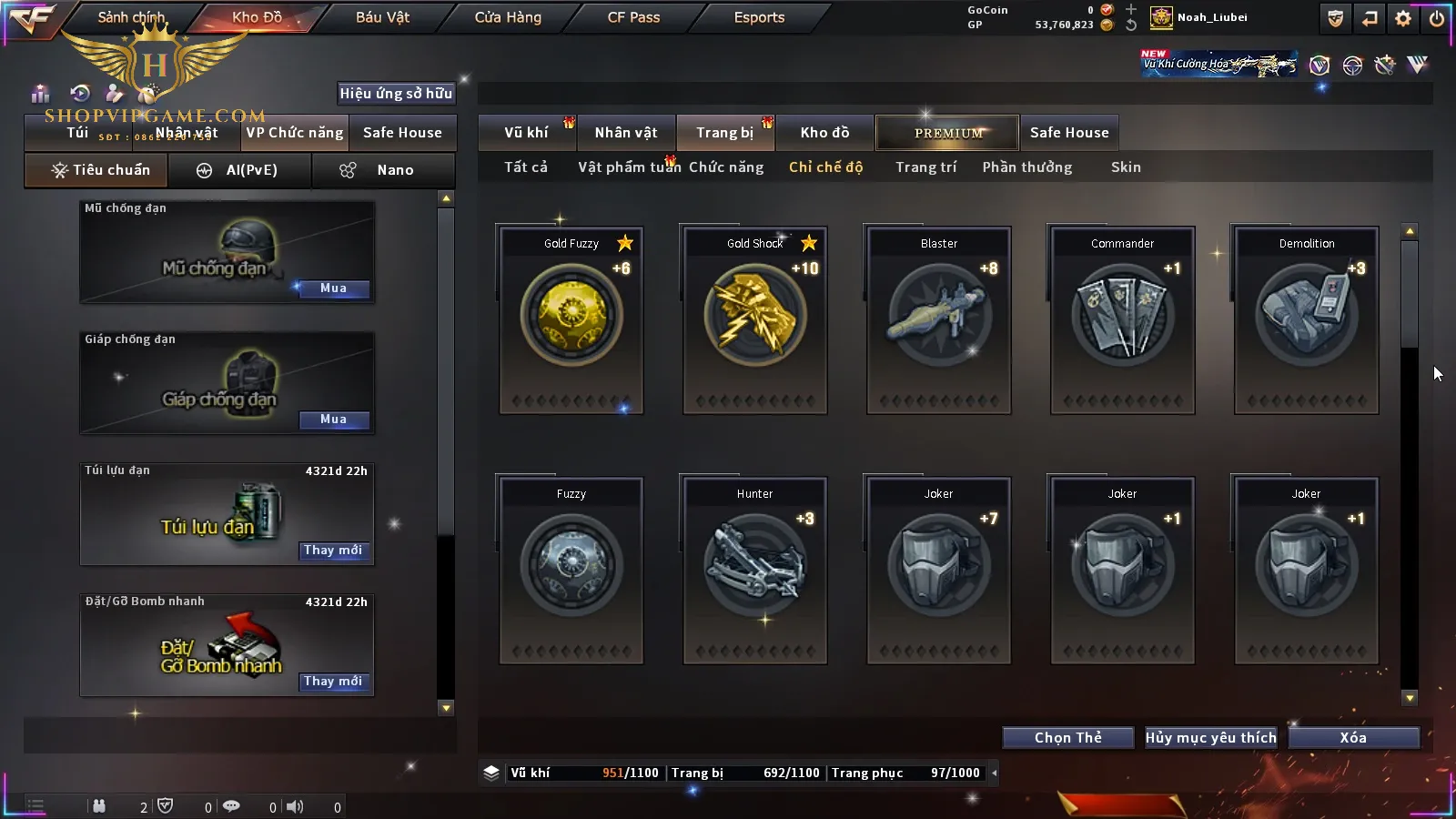Select the Demolition card
The height and width of the screenshot is (819, 1456).
[1307, 319]
